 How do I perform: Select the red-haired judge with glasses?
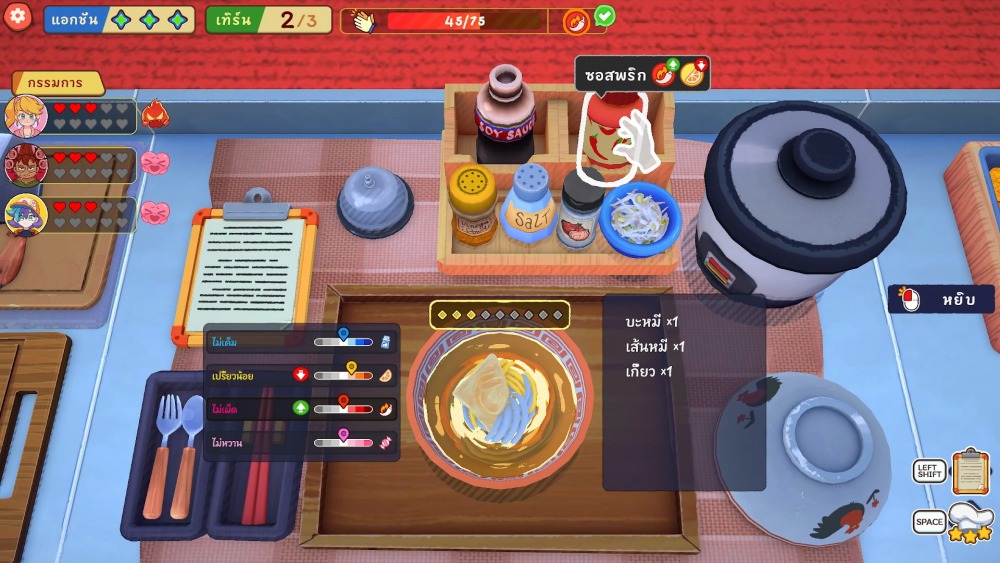(26, 165)
